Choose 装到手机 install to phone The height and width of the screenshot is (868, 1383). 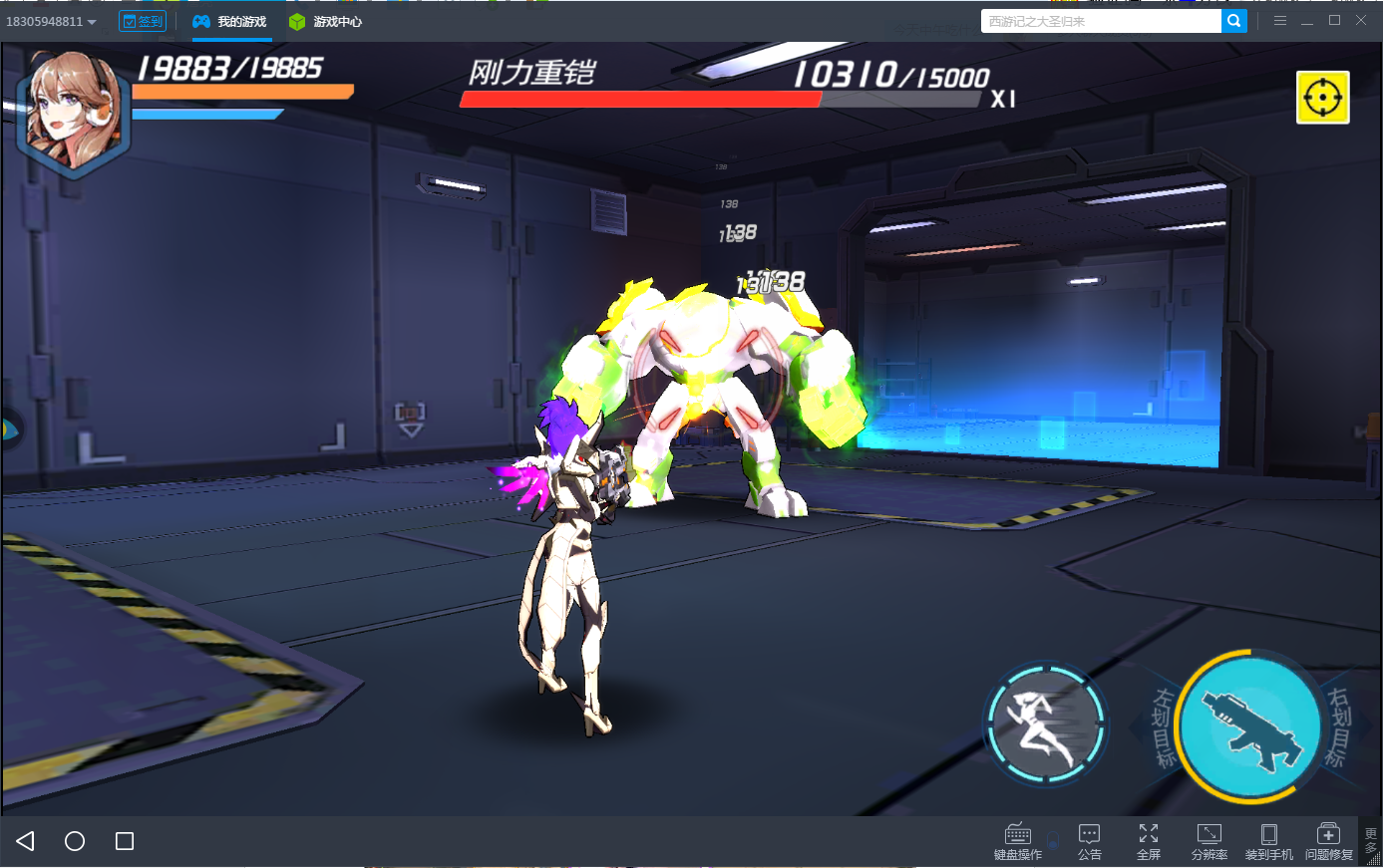click(1268, 840)
